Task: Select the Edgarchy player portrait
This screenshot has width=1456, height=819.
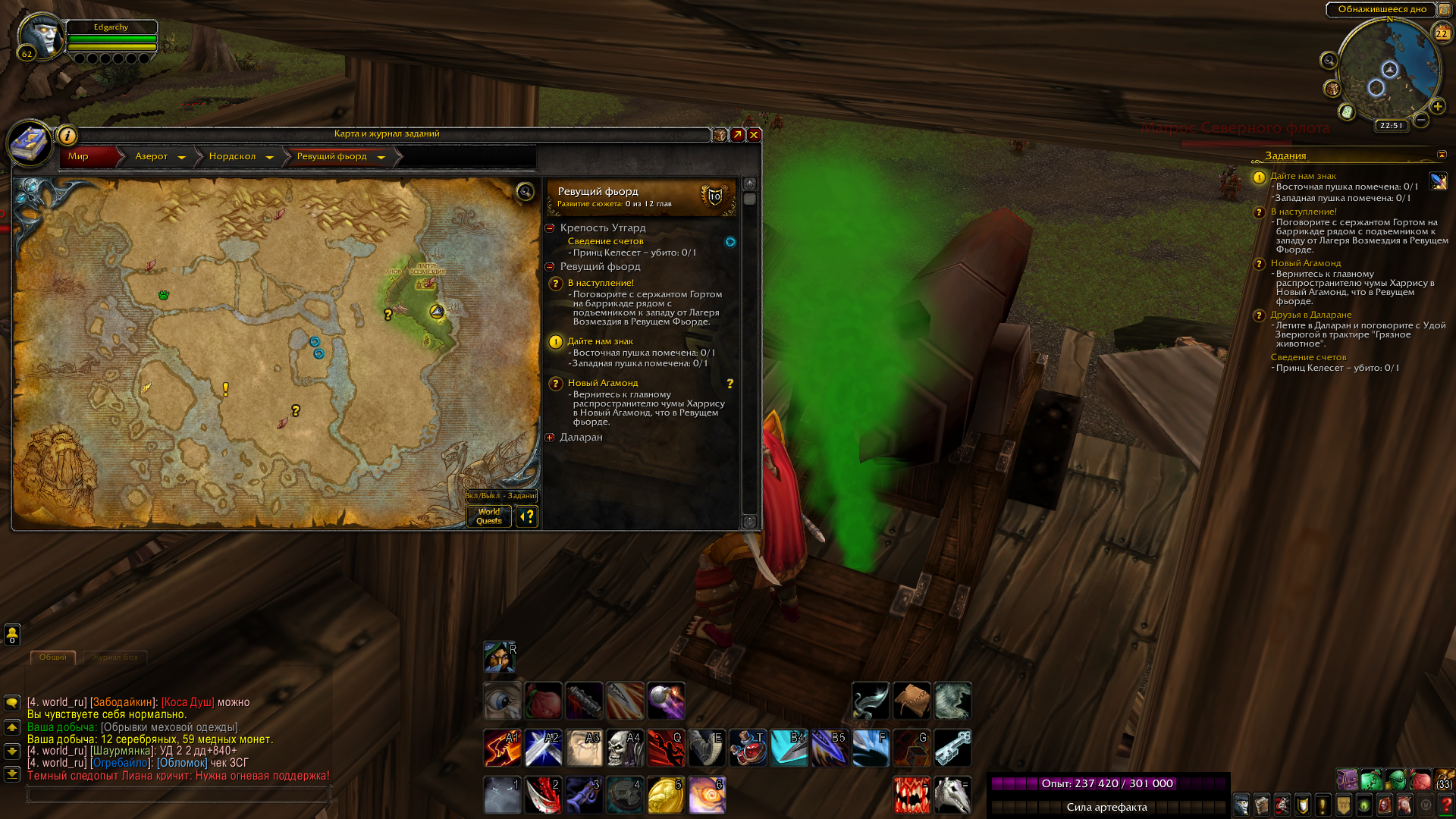Action: [41, 36]
